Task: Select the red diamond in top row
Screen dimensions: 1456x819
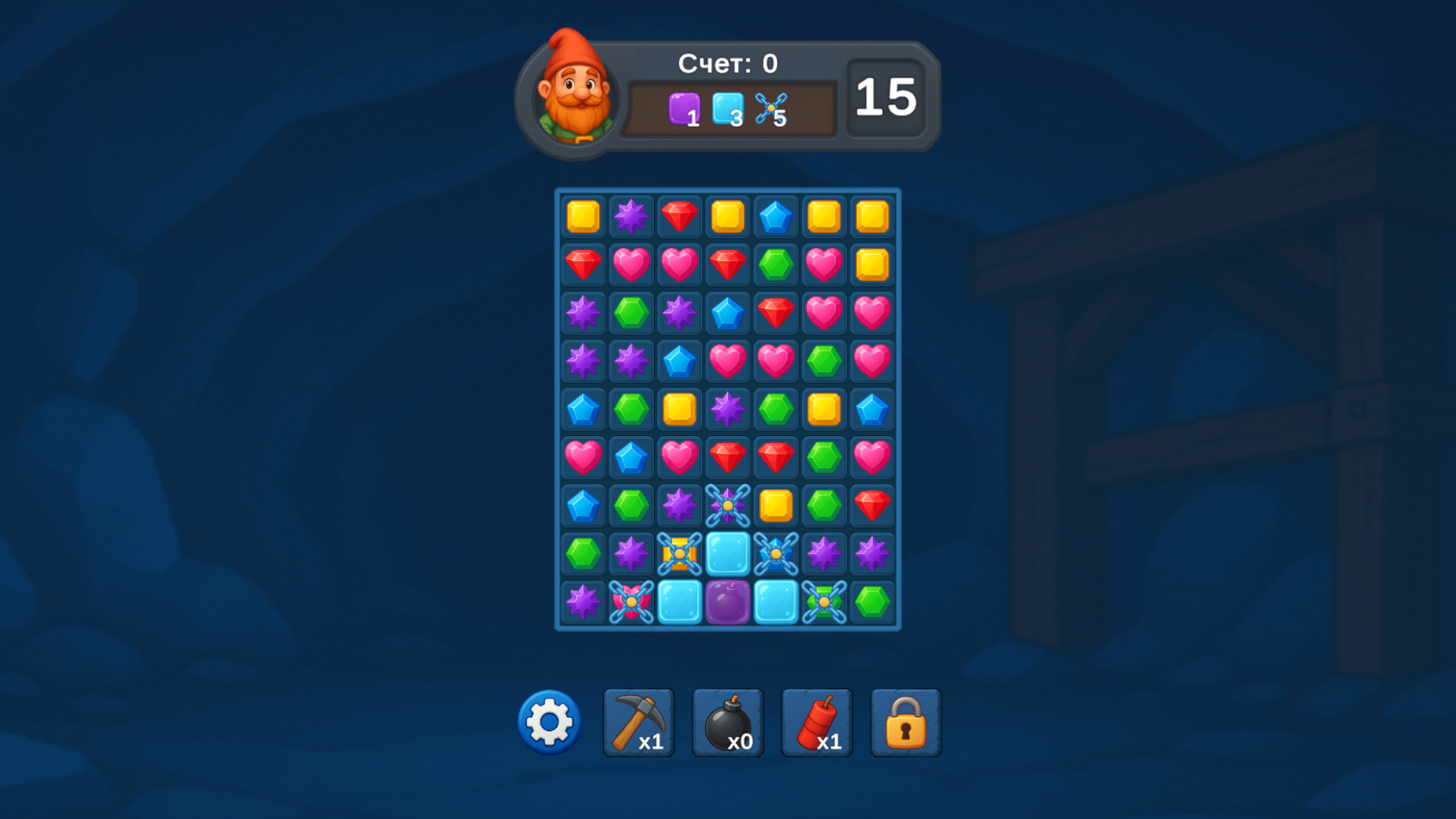Action: pos(679,218)
